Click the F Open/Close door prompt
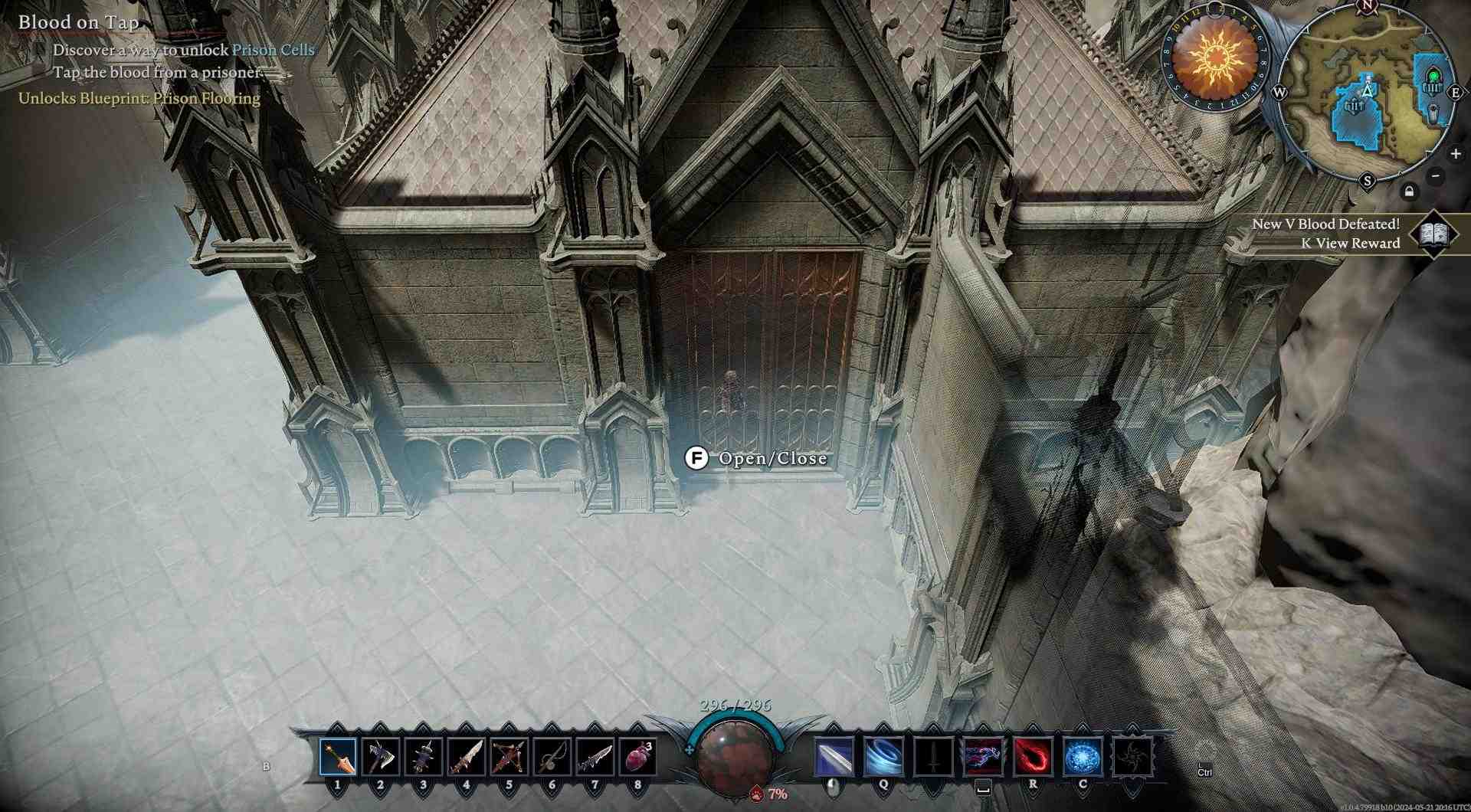Screen dimensions: 1471x812 pyautogui.click(x=696, y=460)
